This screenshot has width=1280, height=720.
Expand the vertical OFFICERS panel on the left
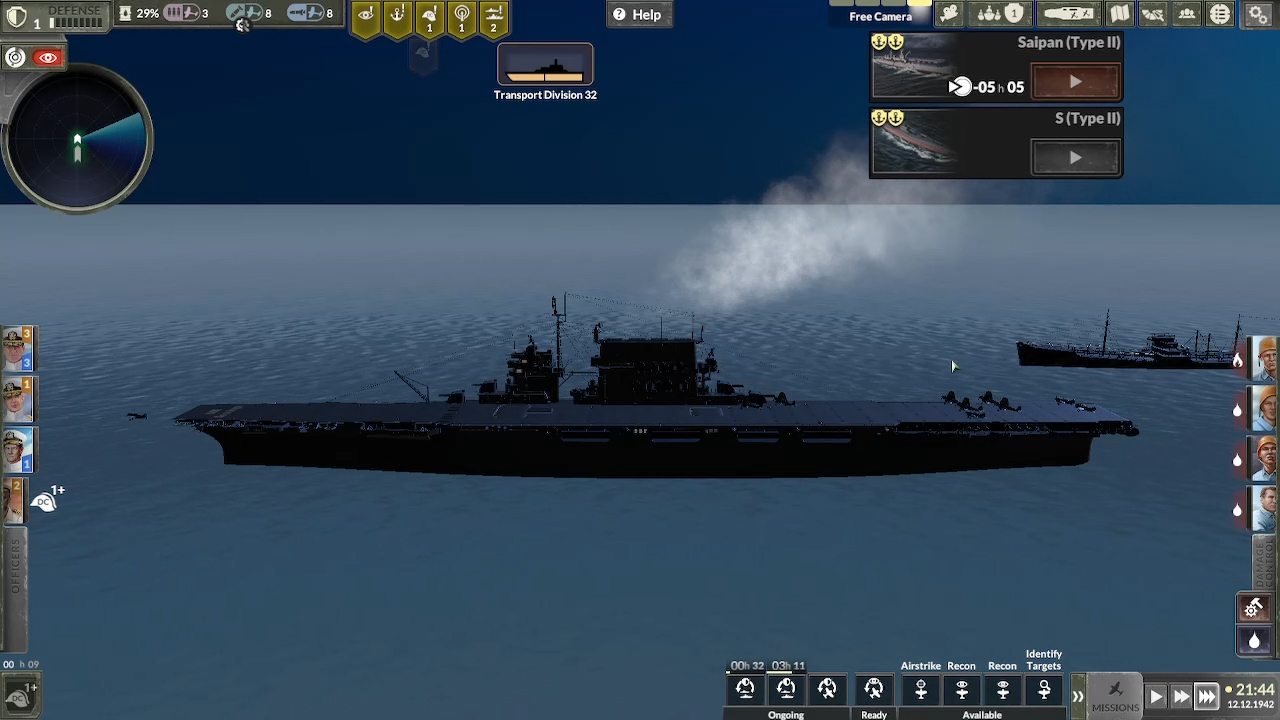click(14, 585)
